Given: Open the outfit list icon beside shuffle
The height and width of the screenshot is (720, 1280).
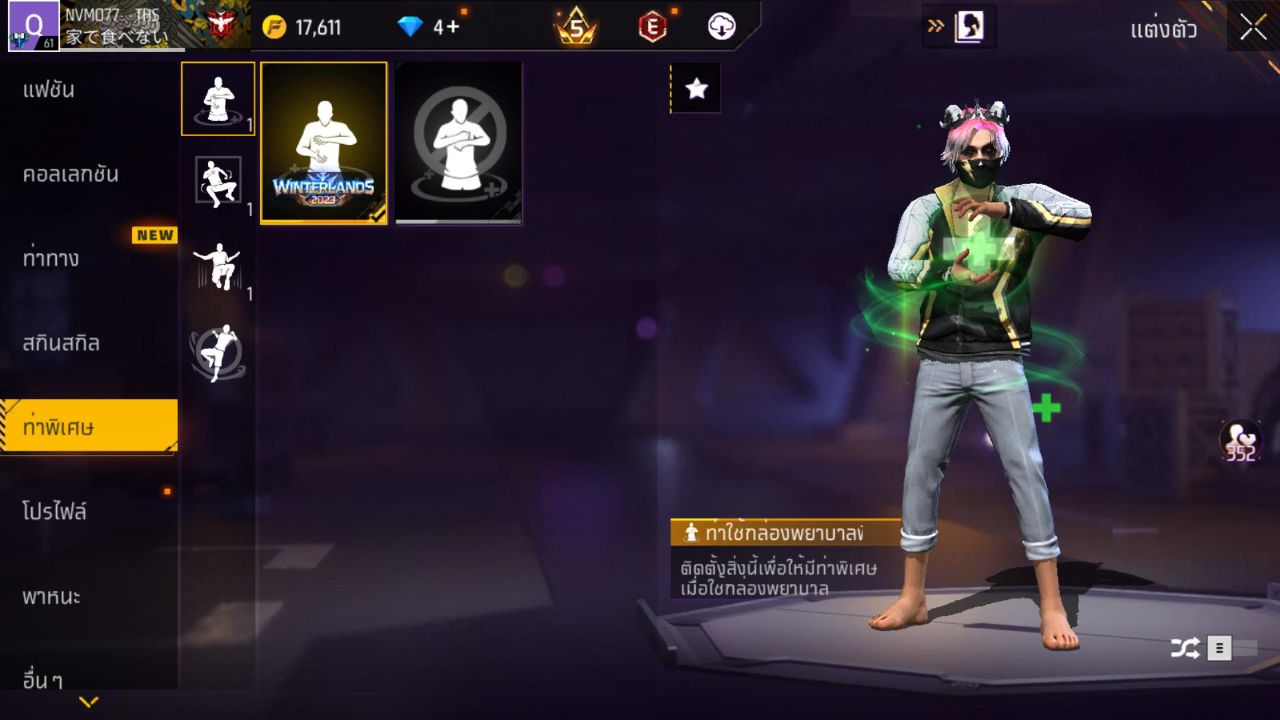Looking at the screenshot, I should pyautogui.click(x=1218, y=647).
